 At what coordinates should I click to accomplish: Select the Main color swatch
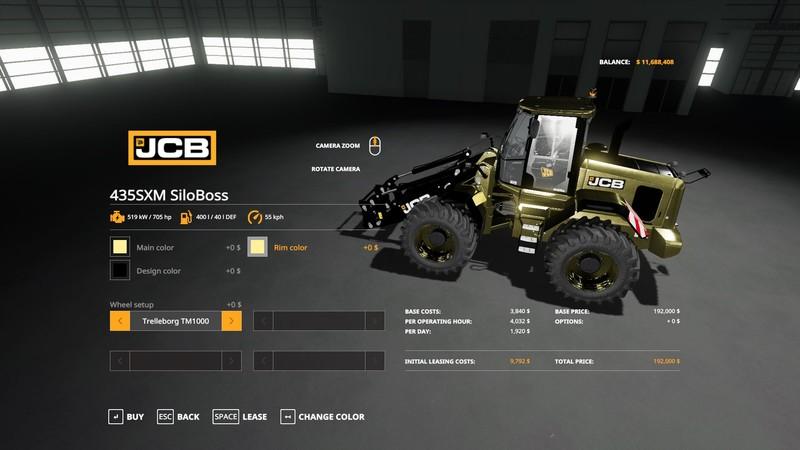(120, 247)
